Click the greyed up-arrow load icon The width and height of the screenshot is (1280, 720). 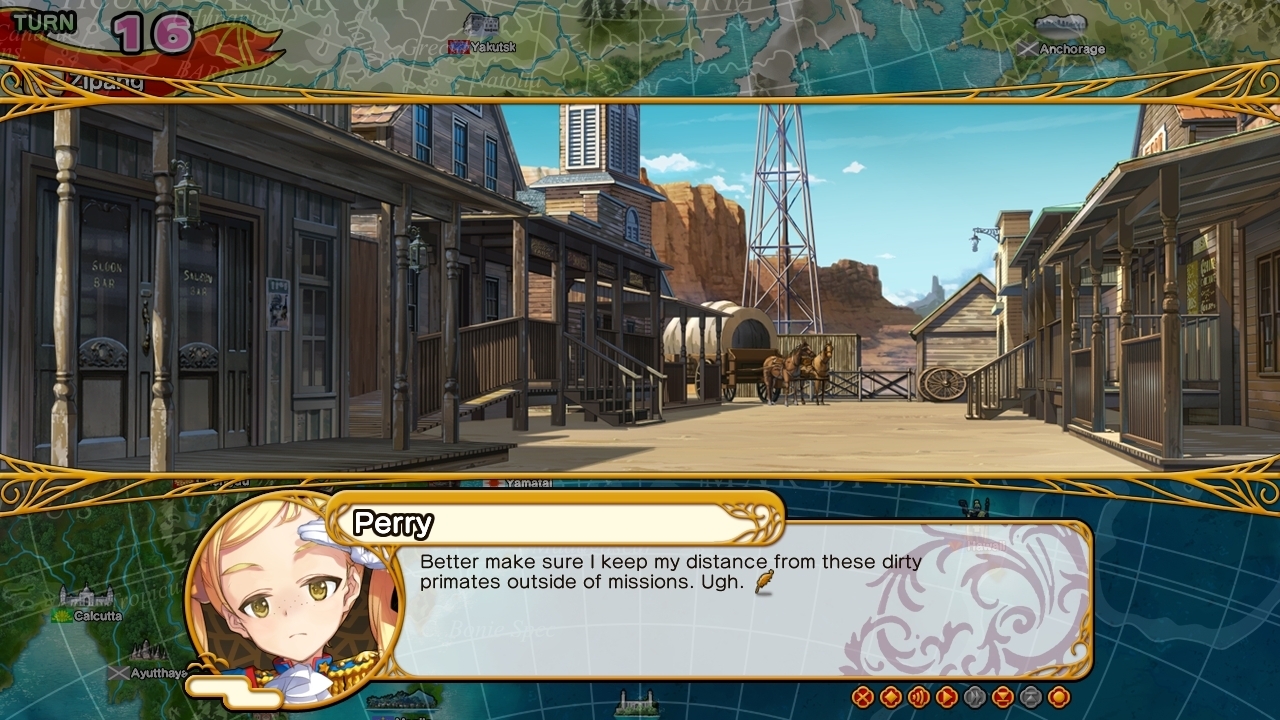coord(1031,697)
